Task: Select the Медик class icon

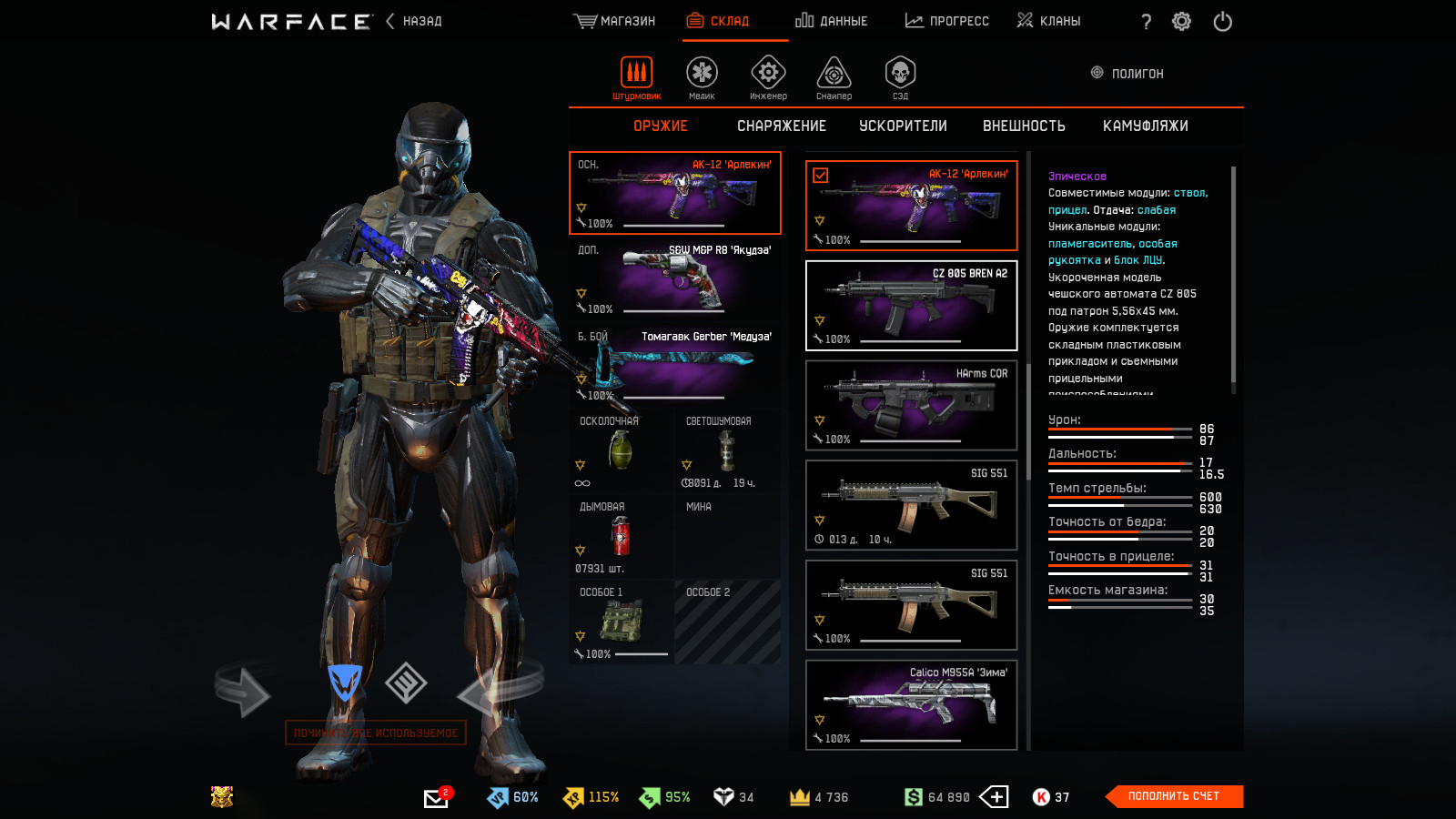Action: [702, 76]
